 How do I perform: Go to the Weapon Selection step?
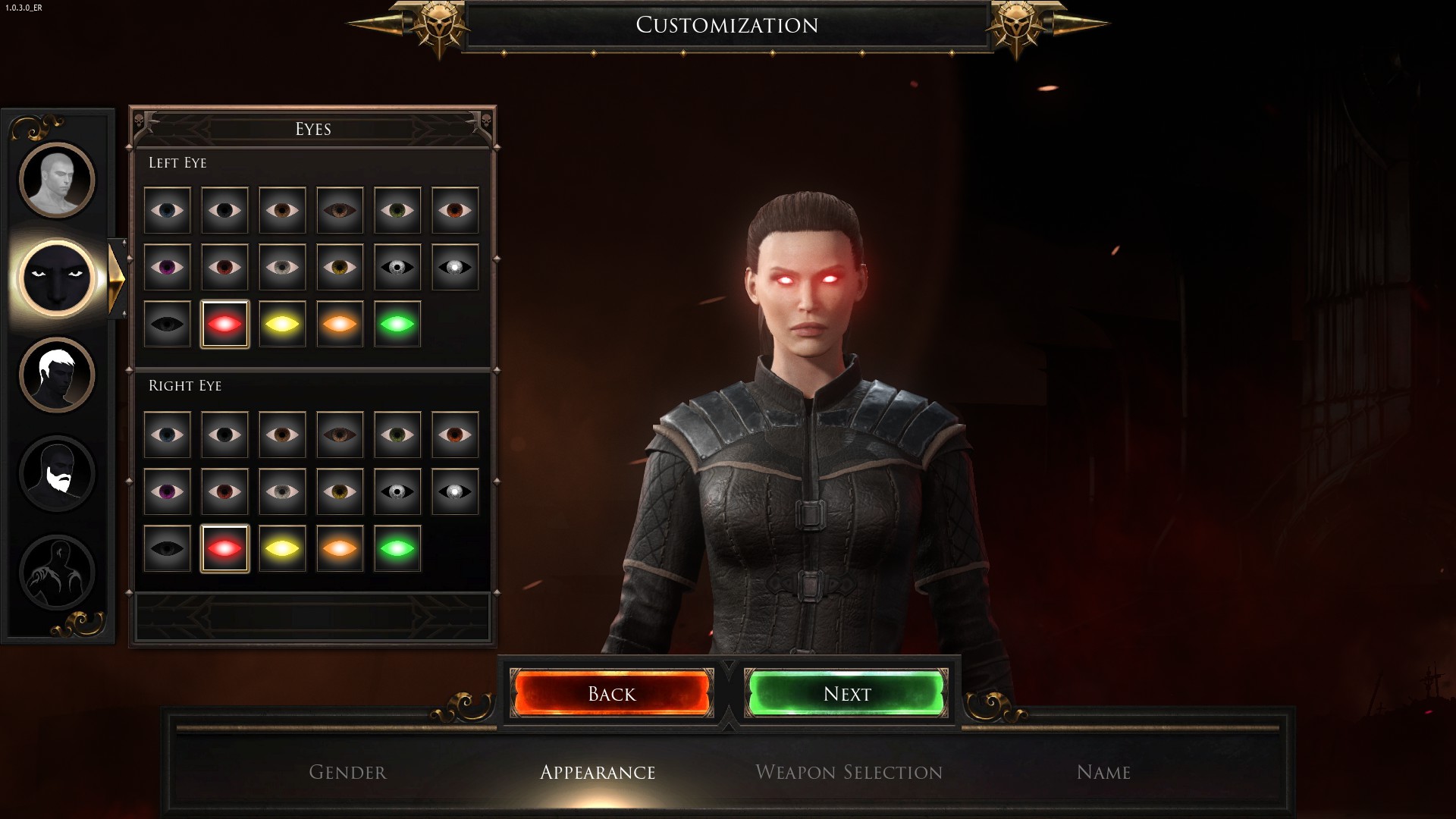click(849, 772)
